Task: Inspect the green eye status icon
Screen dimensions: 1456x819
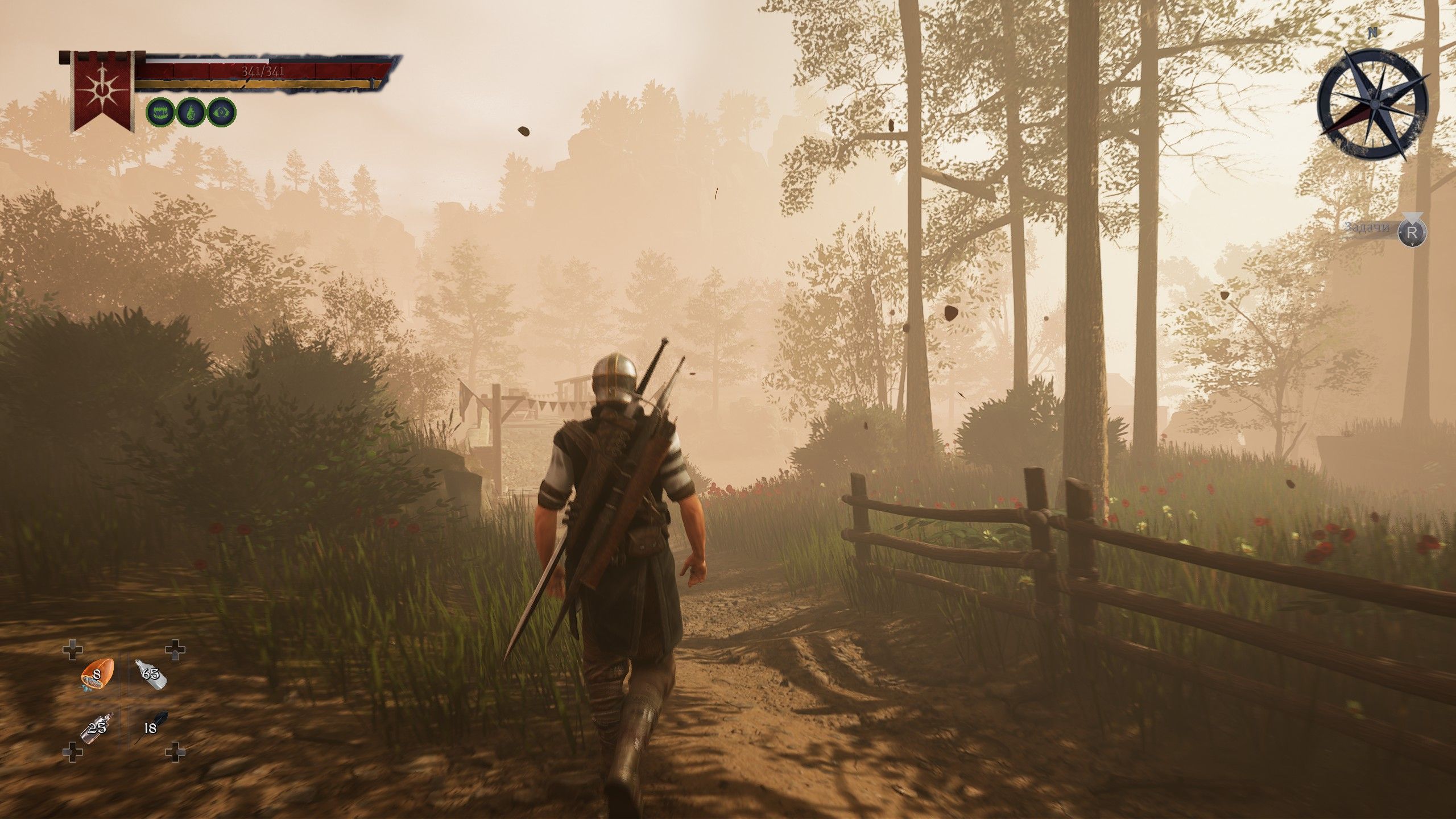Action: pyautogui.click(x=221, y=111)
